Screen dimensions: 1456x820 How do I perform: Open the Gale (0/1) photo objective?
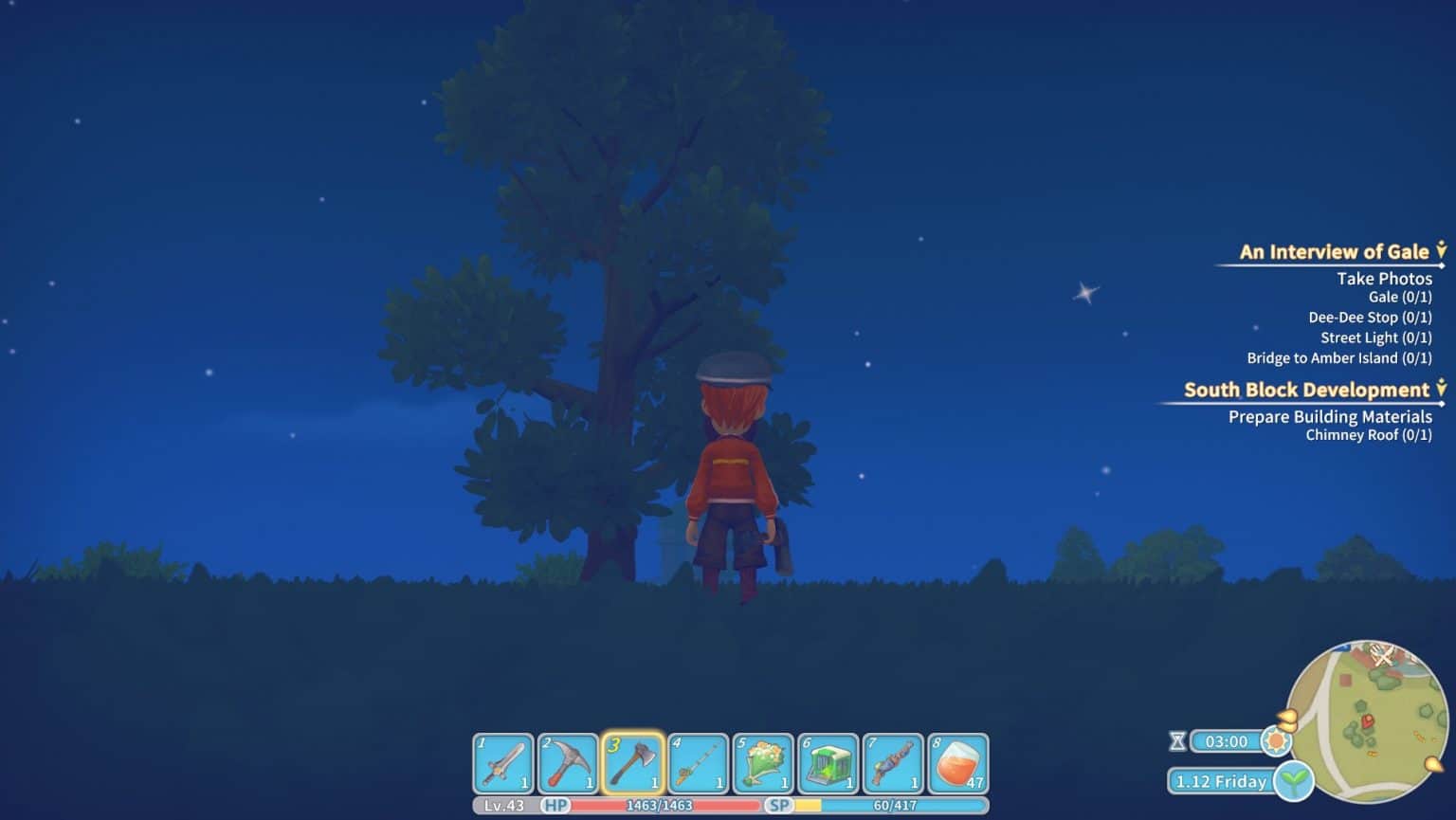pos(1400,296)
